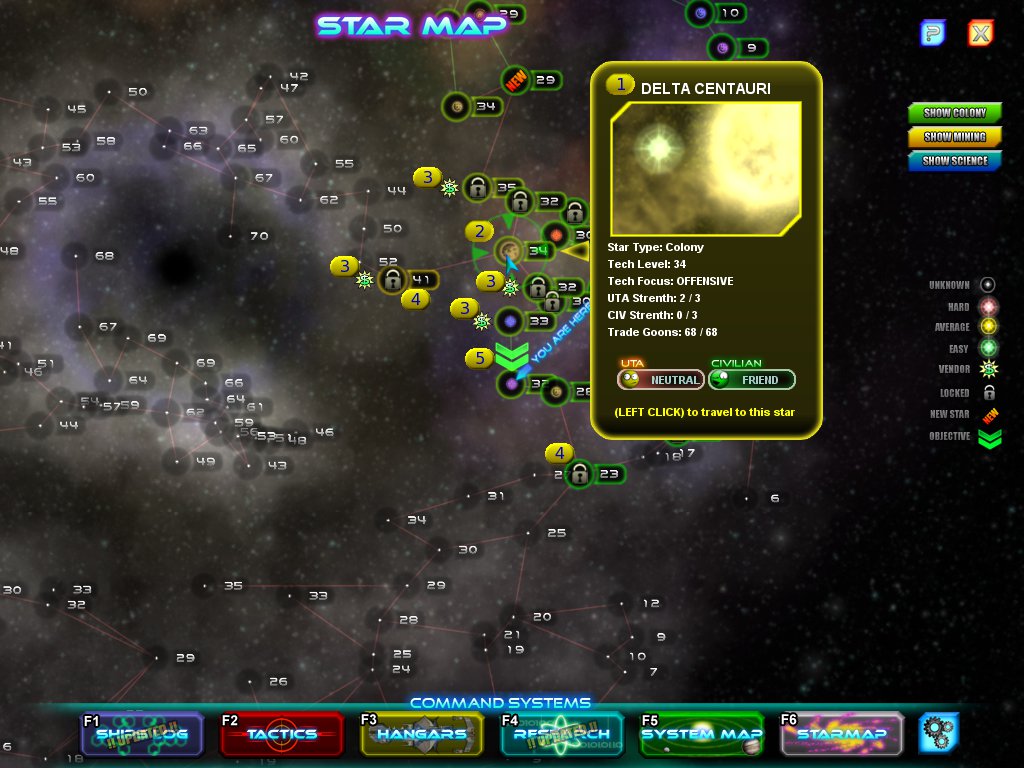The image size is (1024, 768).
Task: Open the Ship's Log panel
Action: tap(142, 734)
